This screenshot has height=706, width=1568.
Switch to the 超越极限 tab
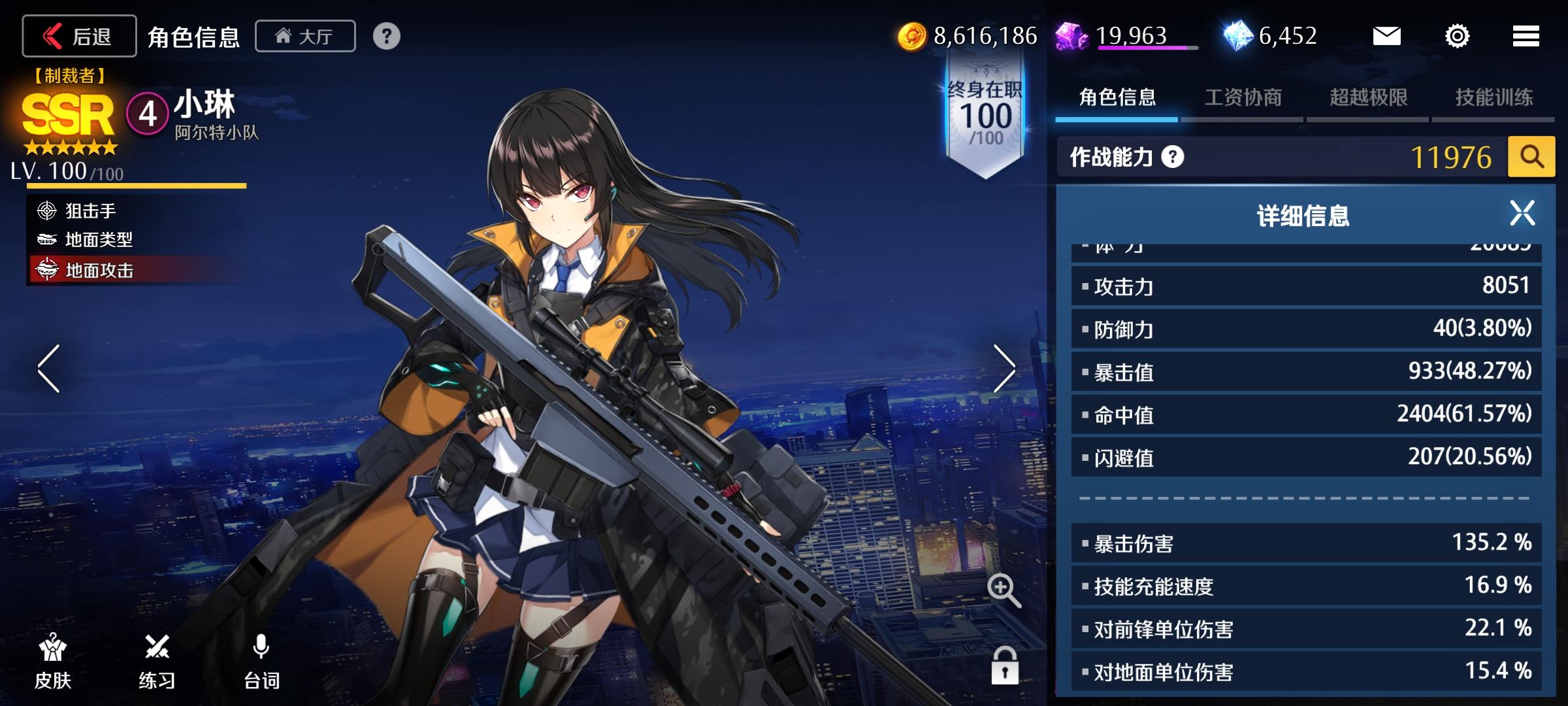pyautogui.click(x=1368, y=98)
